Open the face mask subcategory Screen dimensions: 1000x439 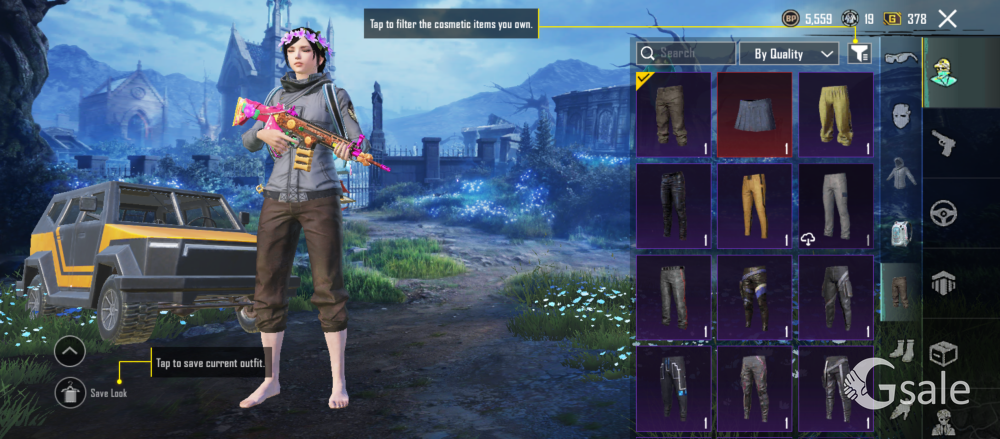tap(899, 116)
